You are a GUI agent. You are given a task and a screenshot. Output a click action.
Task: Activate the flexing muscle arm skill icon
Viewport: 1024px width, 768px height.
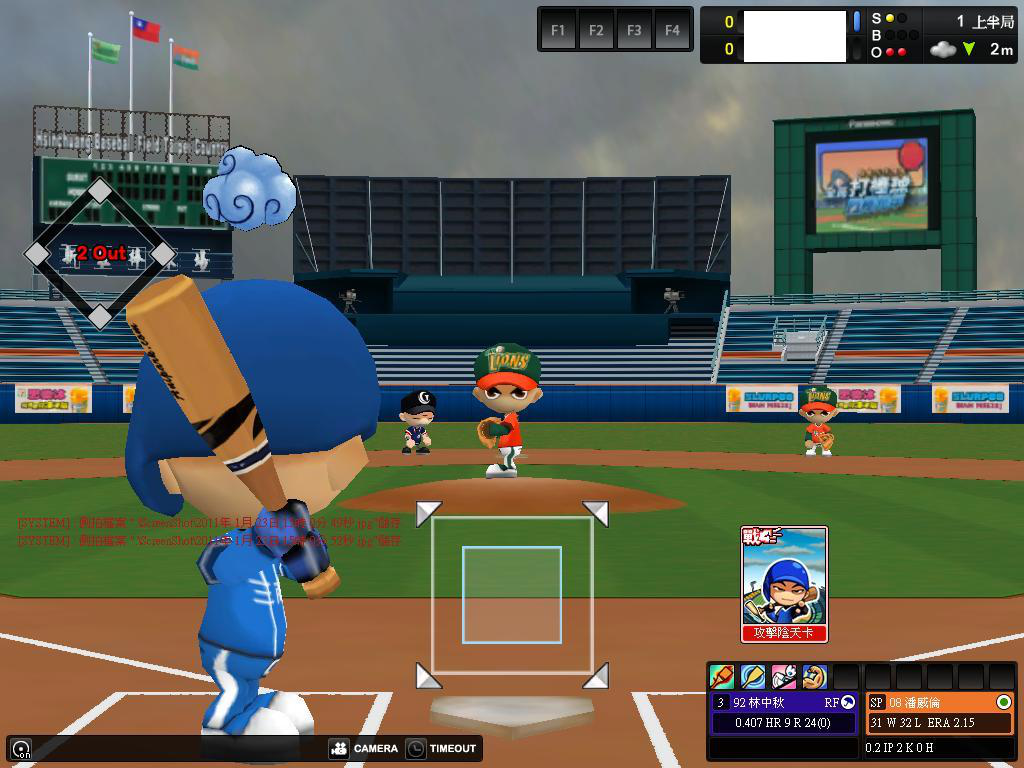[815, 677]
